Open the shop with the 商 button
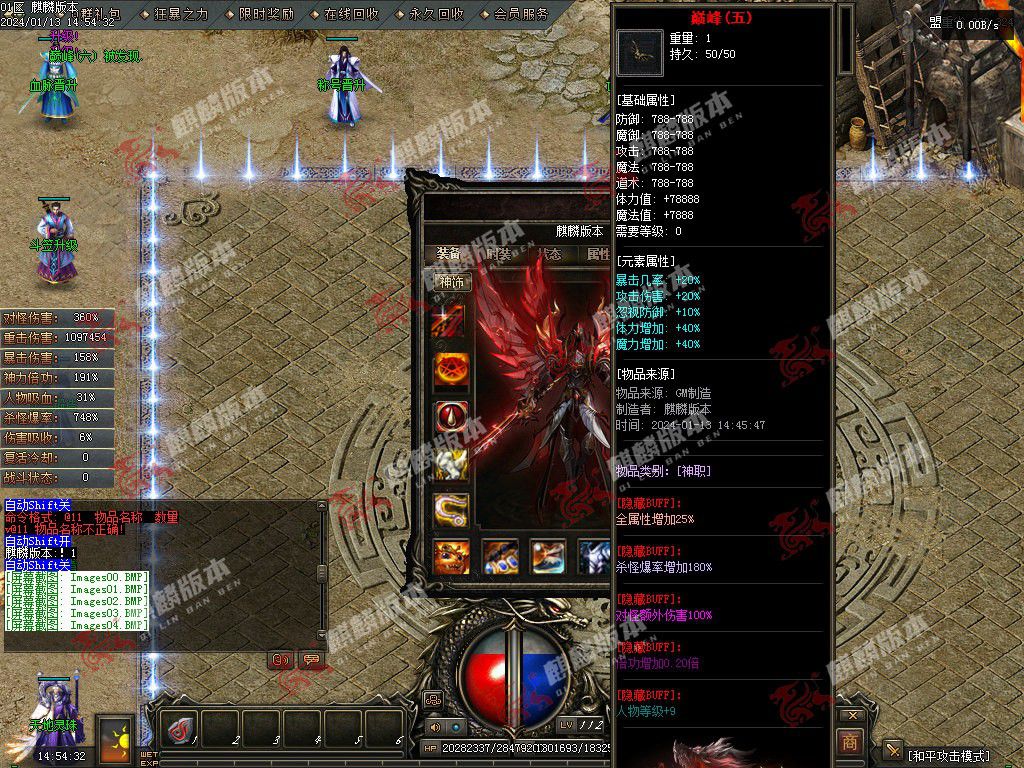Screen dimensions: 1024x768 [849, 741]
